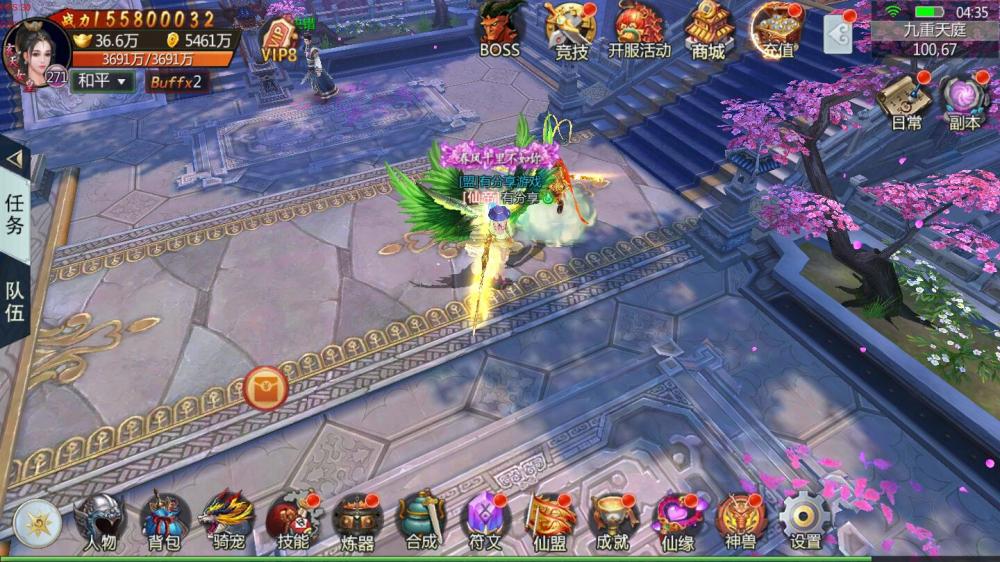Open the 日常 daily activities

(906, 99)
